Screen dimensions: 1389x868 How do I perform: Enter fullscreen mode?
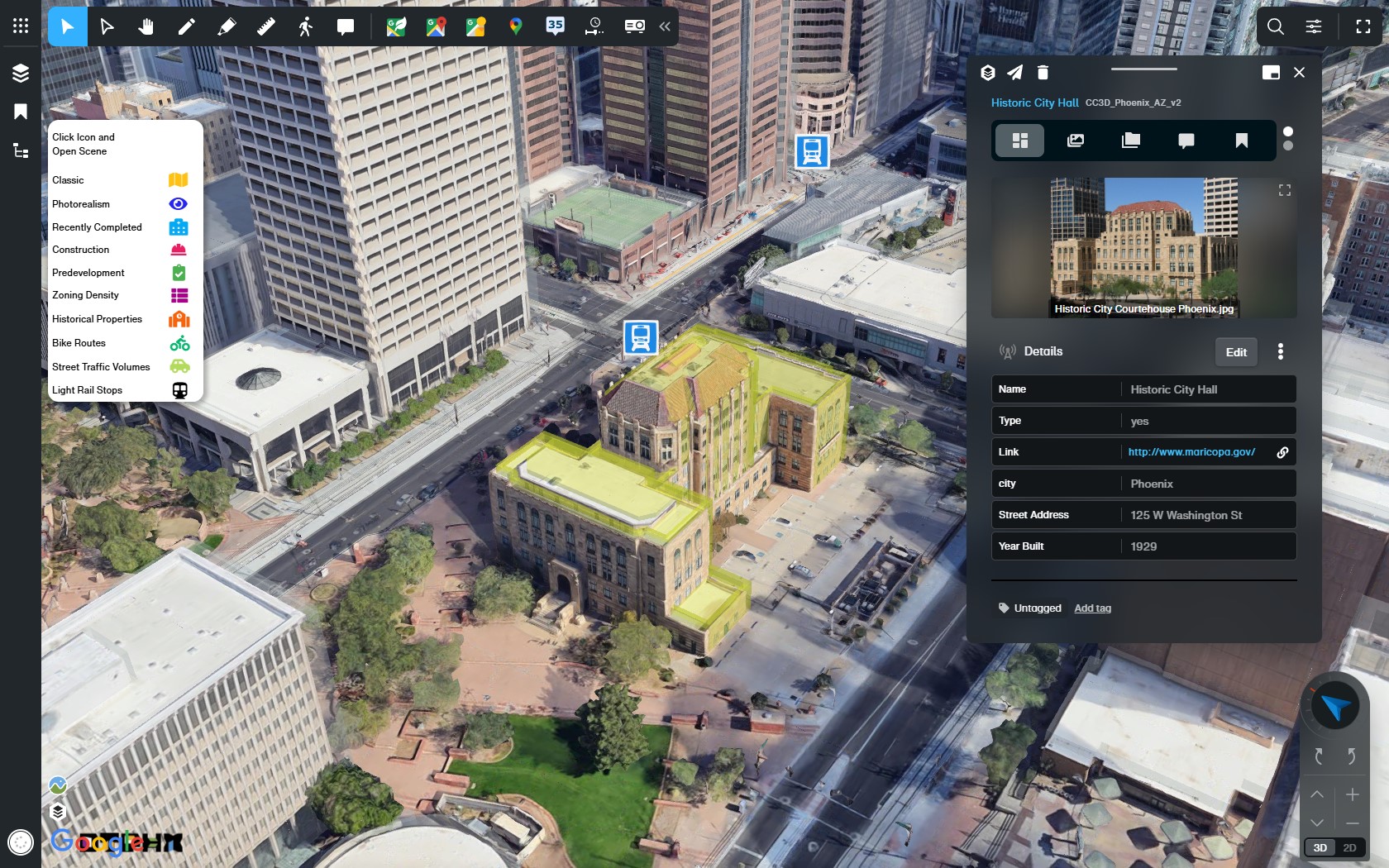coord(1363,26)
